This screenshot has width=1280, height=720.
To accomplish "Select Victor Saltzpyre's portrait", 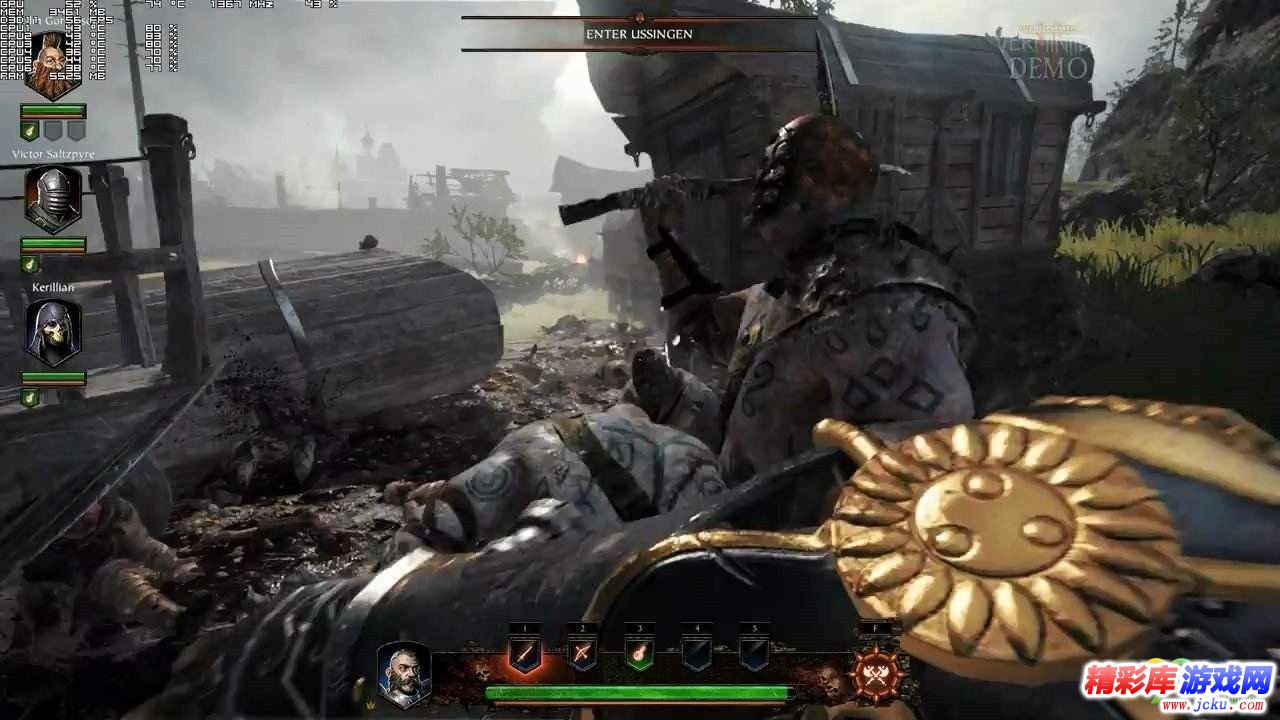I will (x=52, y=199).
